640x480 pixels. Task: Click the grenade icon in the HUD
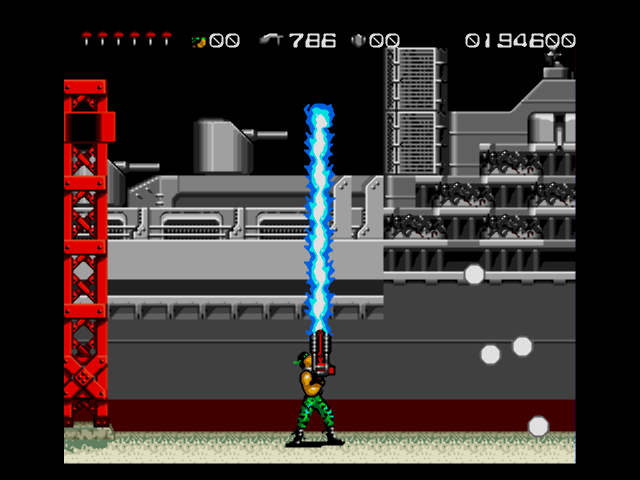(x=199, y=41)
